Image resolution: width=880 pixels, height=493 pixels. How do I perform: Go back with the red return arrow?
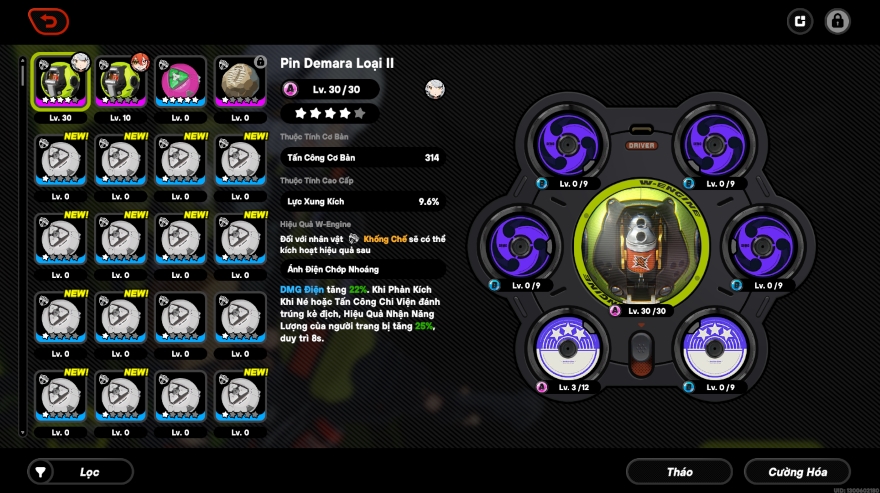[48, 20]
